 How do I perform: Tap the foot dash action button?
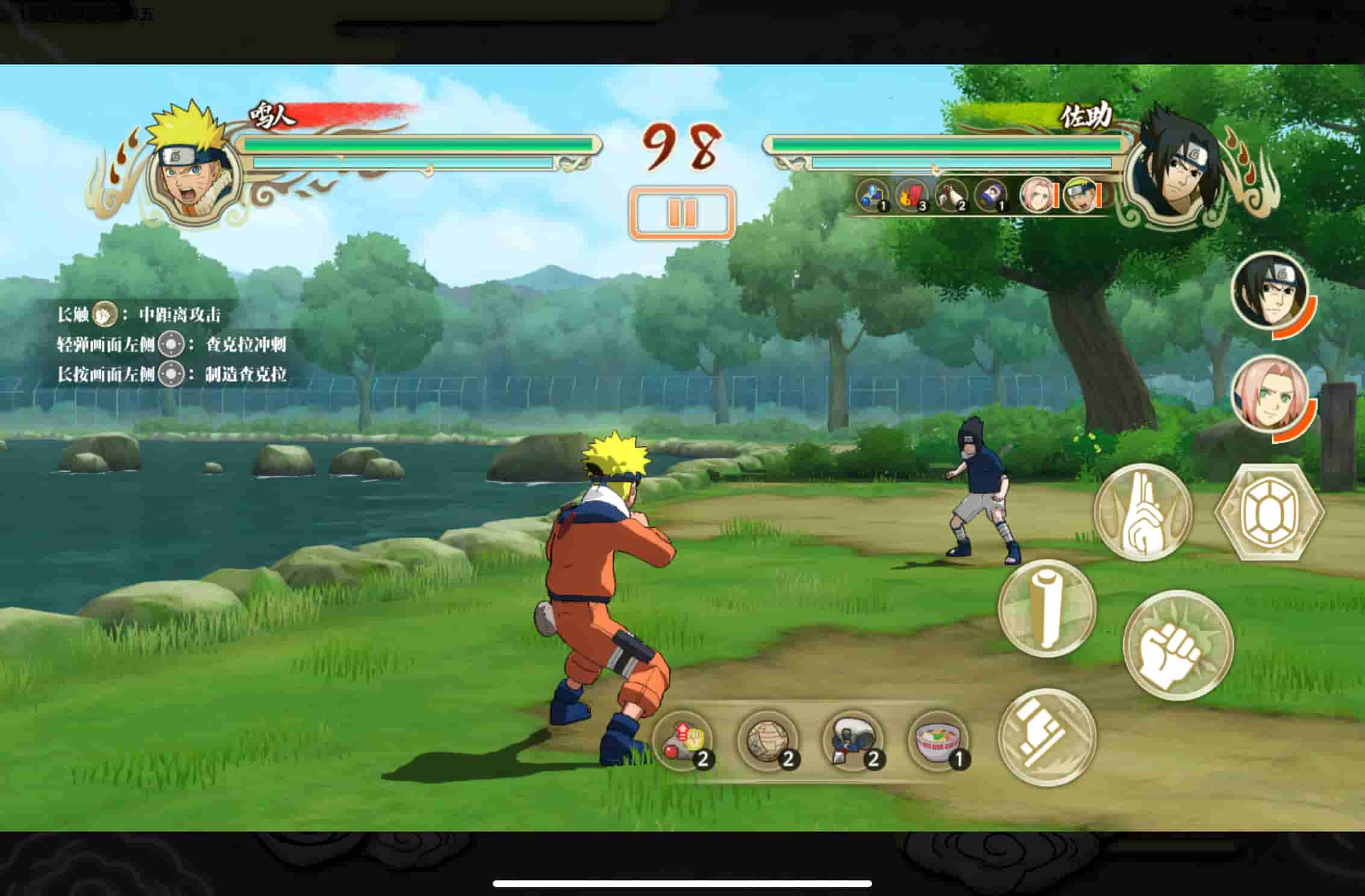point(1047,737)
